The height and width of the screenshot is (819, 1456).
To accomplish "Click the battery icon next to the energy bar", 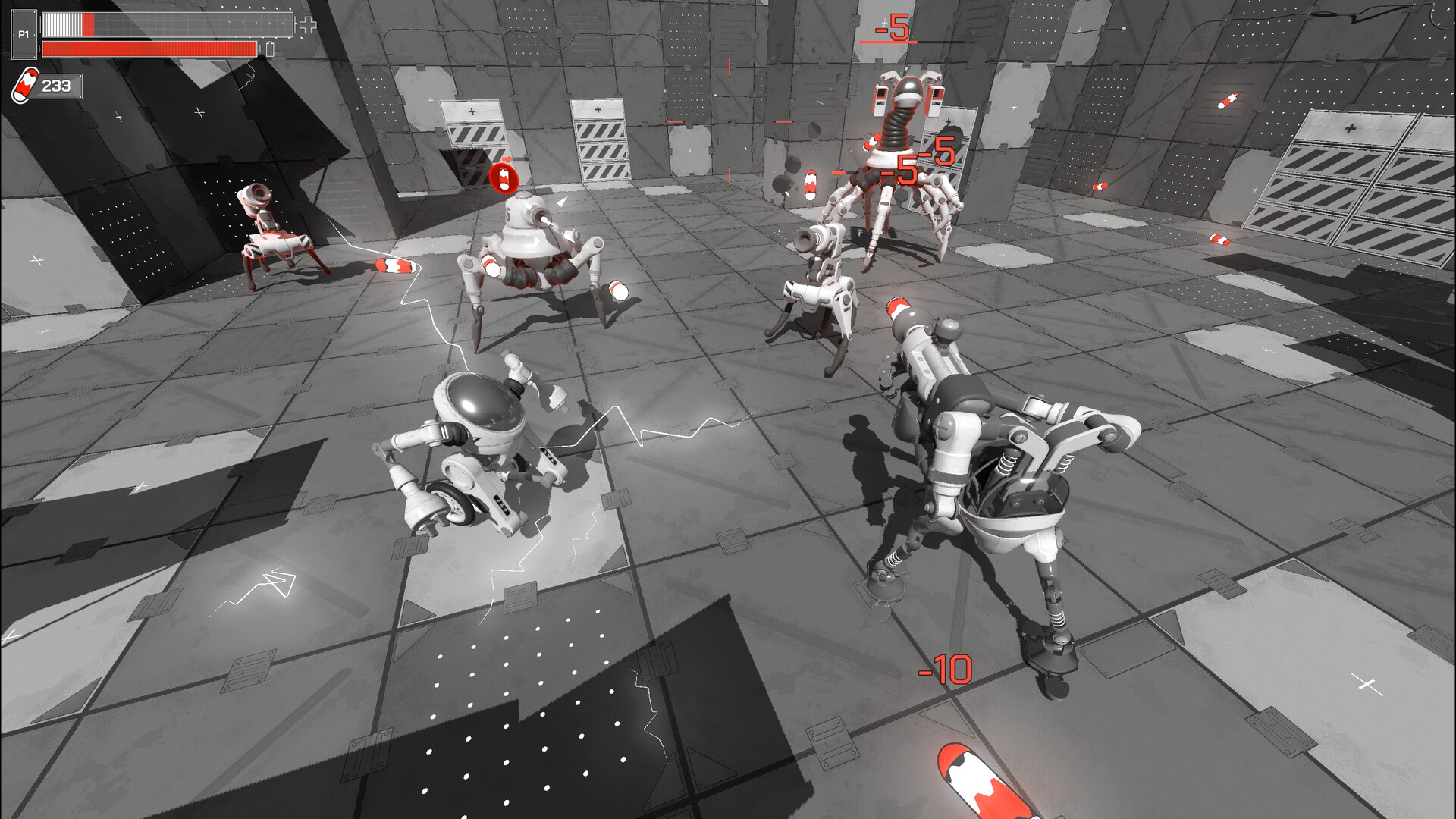I will [x=271, y=48].
